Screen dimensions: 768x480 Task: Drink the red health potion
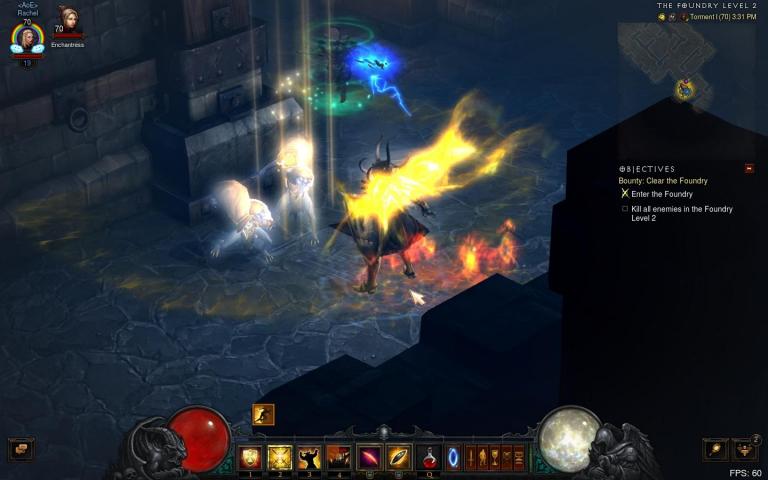click(x=429, y=458)
